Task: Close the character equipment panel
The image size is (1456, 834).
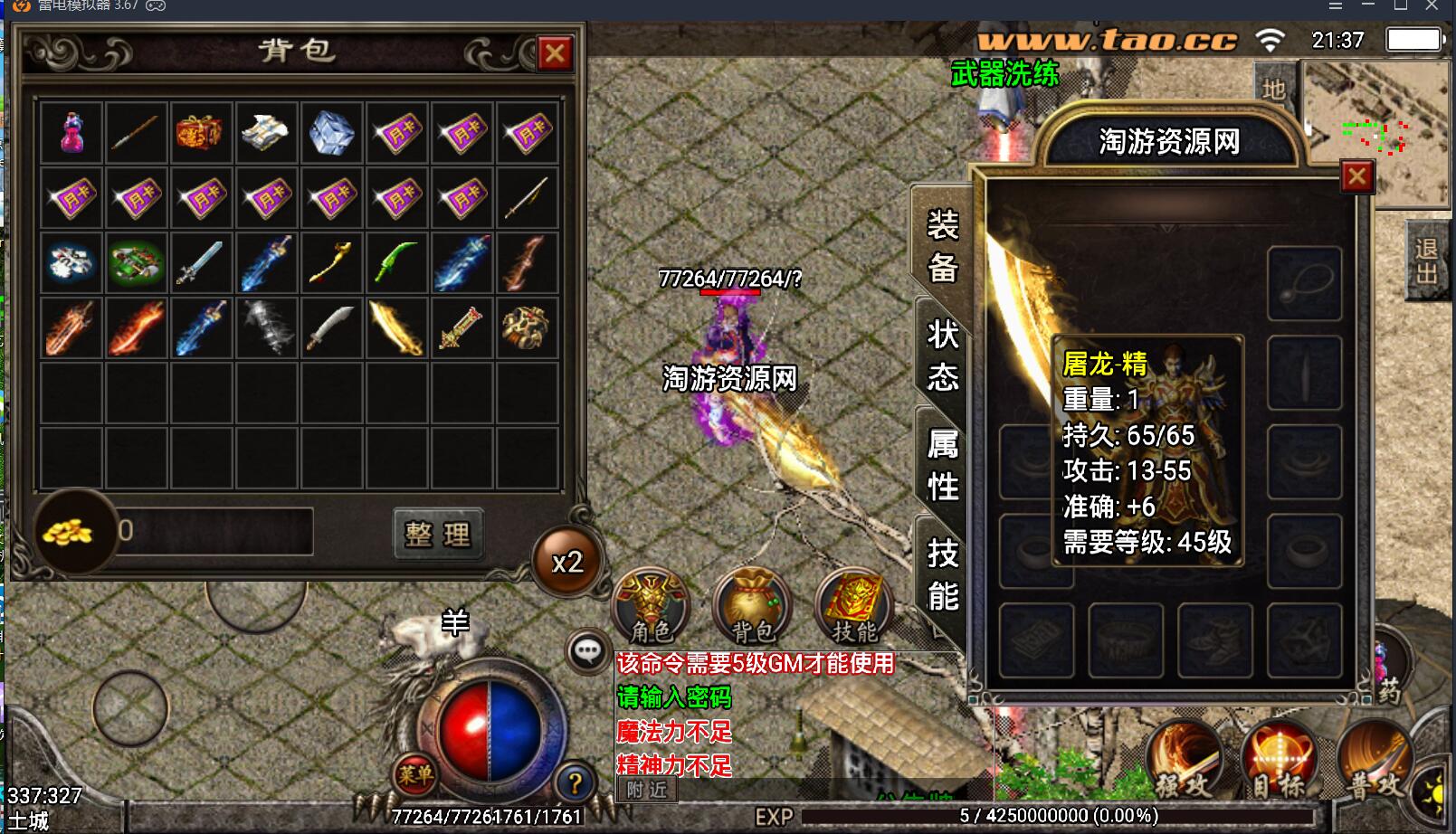Action: [x=1356, y=177]
